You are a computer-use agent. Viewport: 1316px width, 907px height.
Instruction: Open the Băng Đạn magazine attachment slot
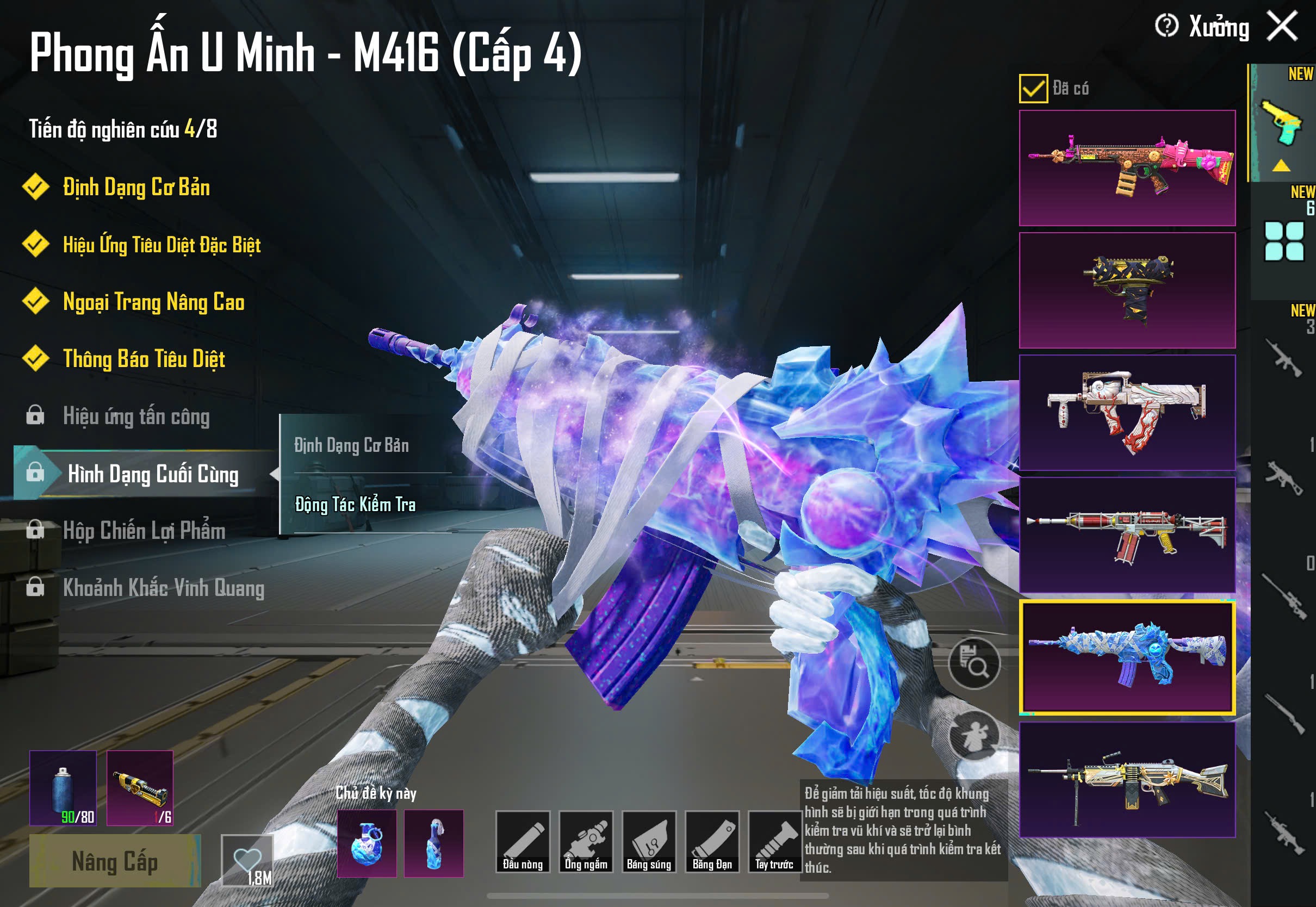tap(712, 842)
